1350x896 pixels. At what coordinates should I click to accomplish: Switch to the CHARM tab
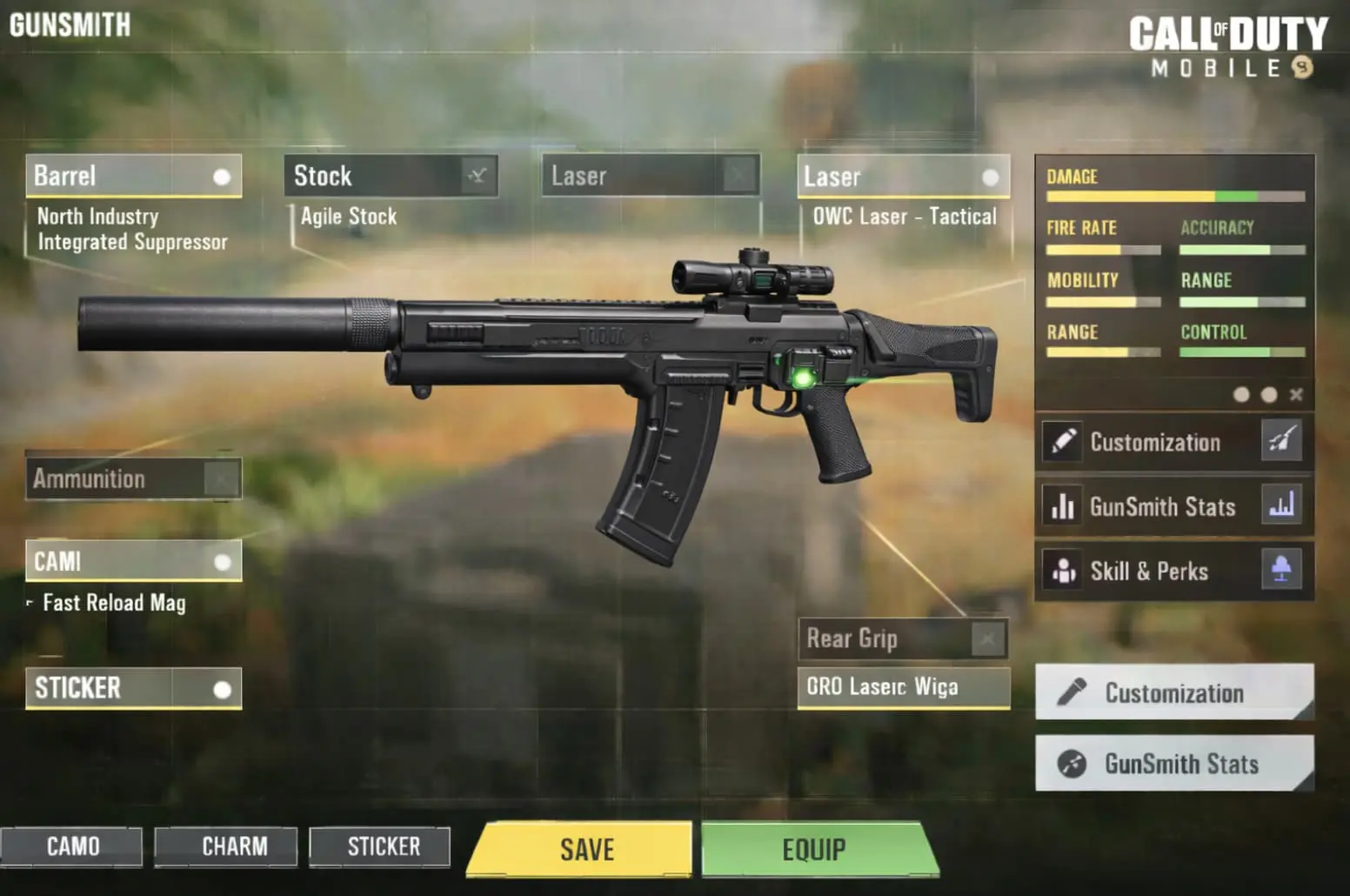(225, 846)
